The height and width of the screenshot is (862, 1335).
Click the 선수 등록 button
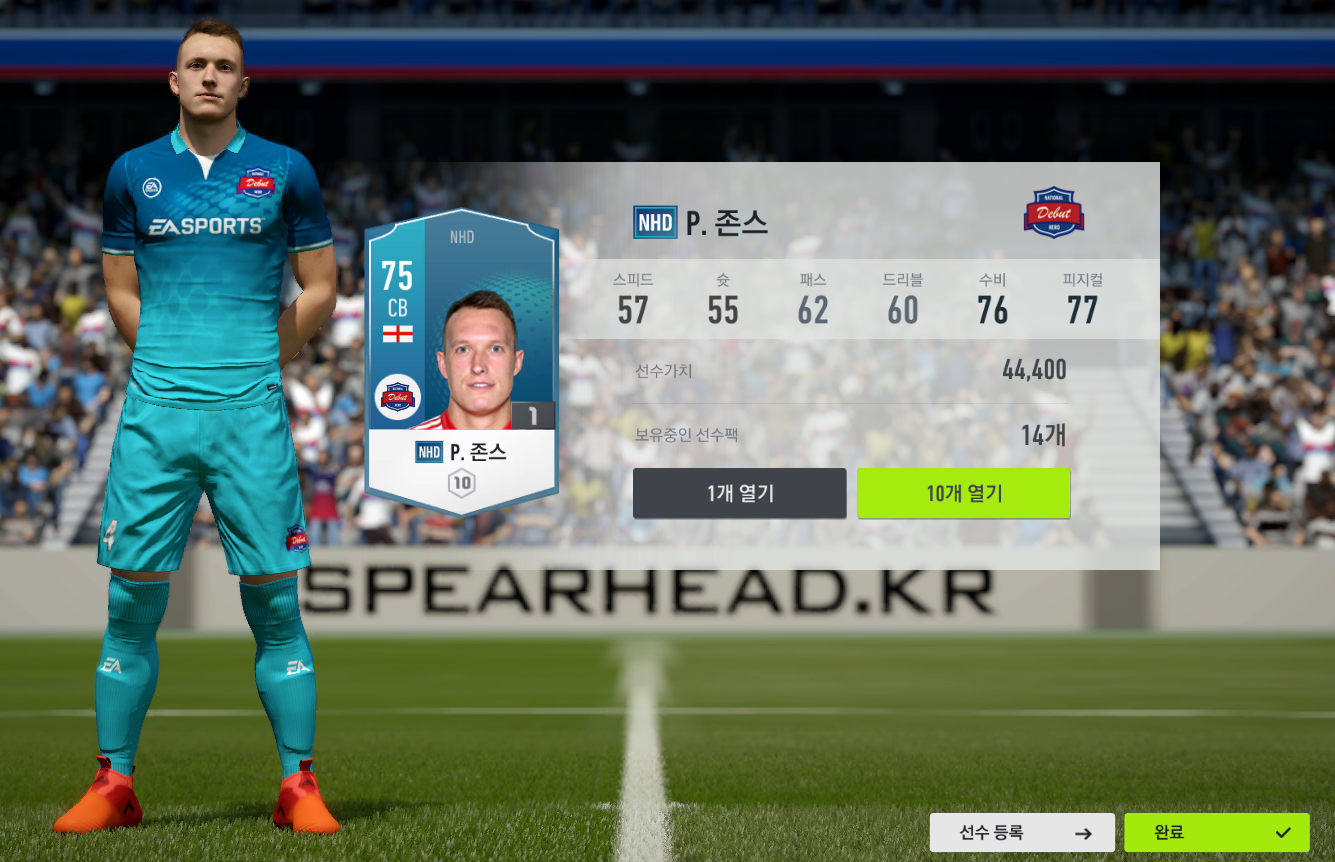[1021, 832]
